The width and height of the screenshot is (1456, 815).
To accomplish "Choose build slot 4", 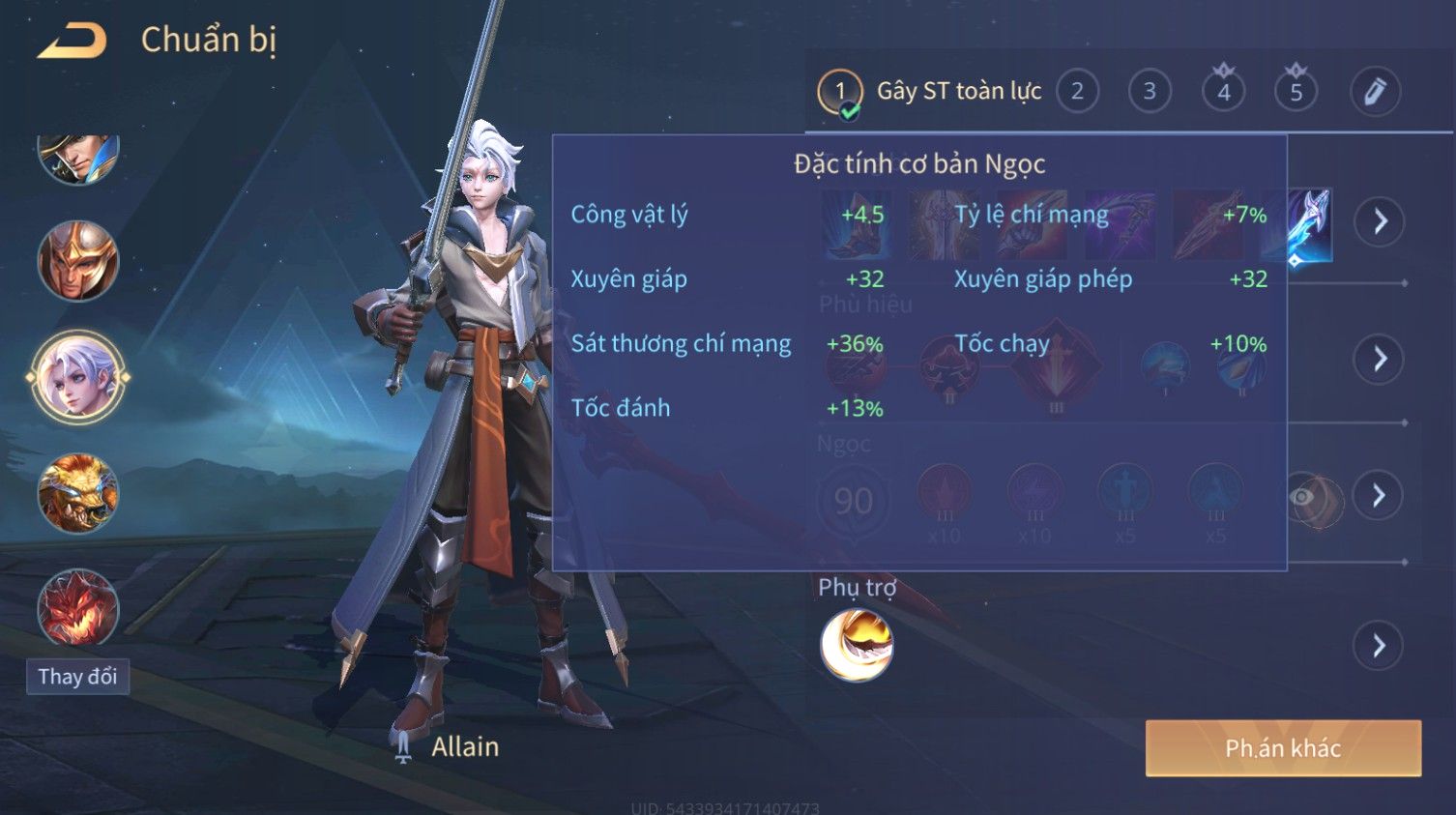I will click(1223, 92).
